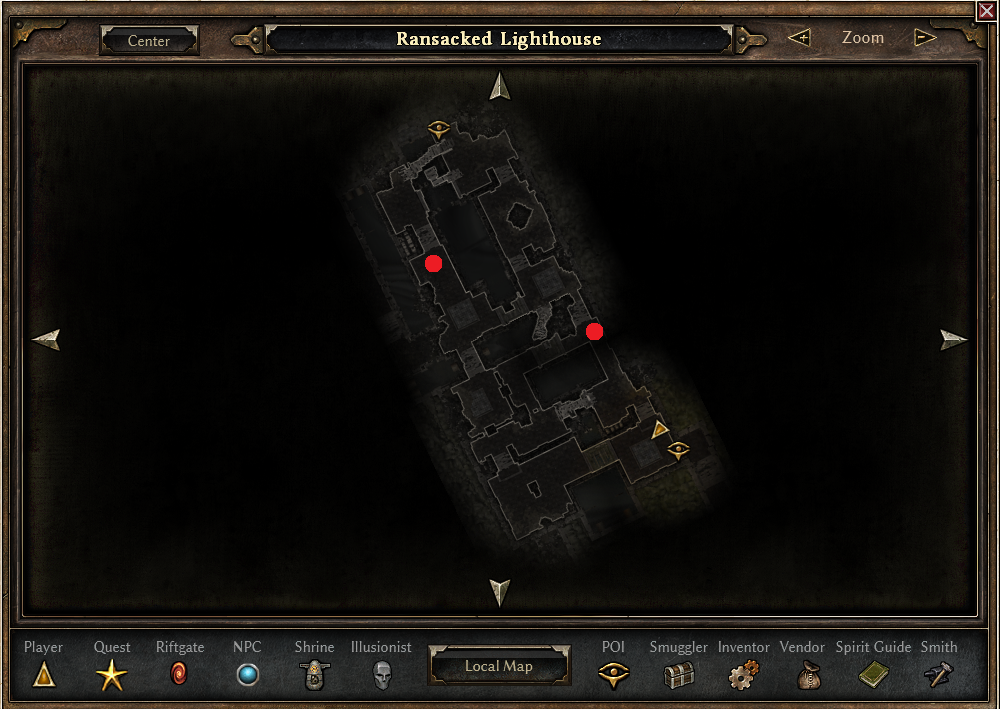Click the Center button
The height and width of the screenshot is (709, 1000).
149,41
